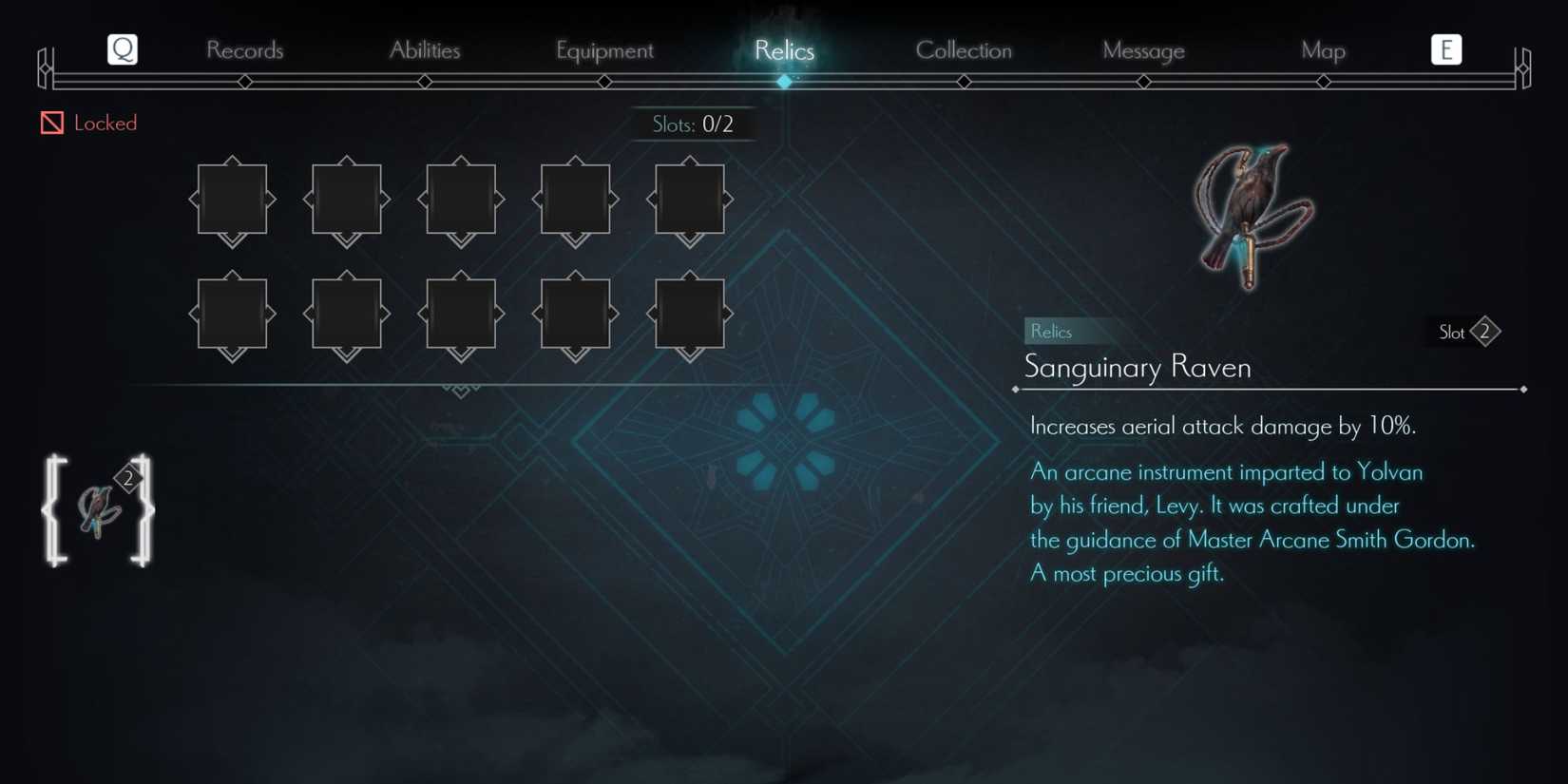This screenshot has height=784, width=1568.
Task: Click the equipped Sanguinary Raven icon bottom left
Action: [x=98, y=510]
